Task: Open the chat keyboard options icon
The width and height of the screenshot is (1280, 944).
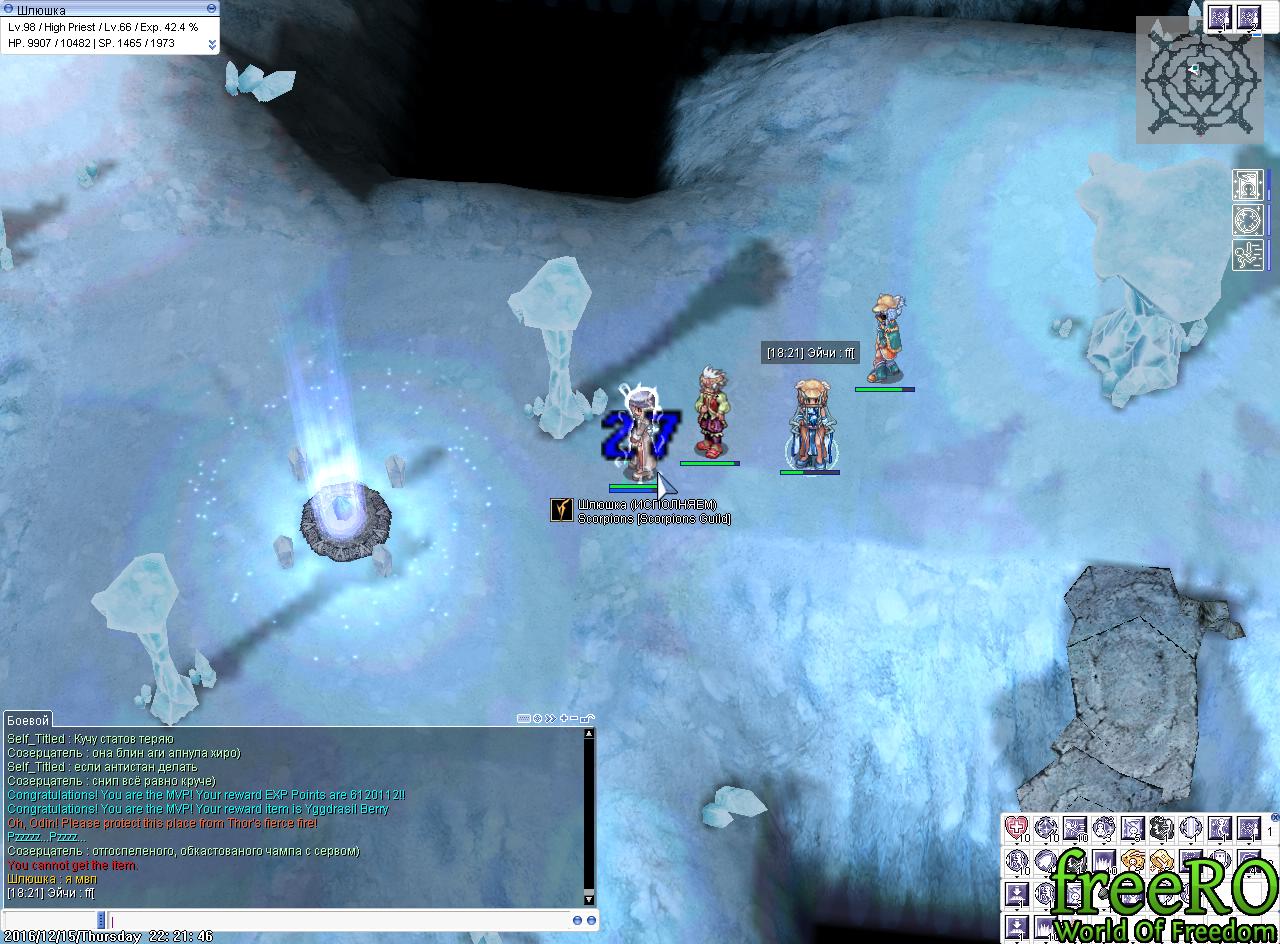Action: pos(524,718)
